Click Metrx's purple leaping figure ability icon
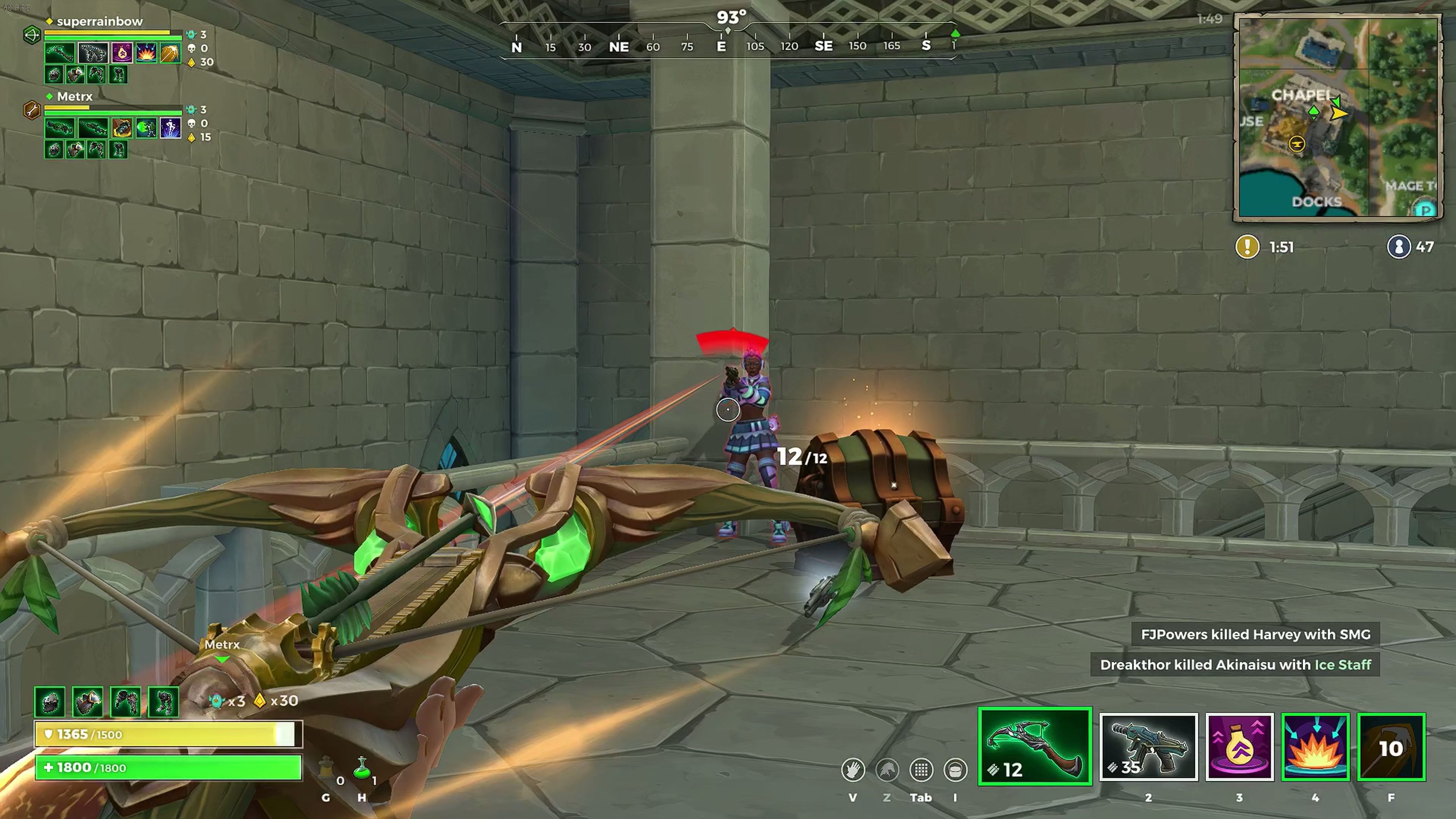The image size is (1456, 819). pyautogui.click(x=170, y=128)
